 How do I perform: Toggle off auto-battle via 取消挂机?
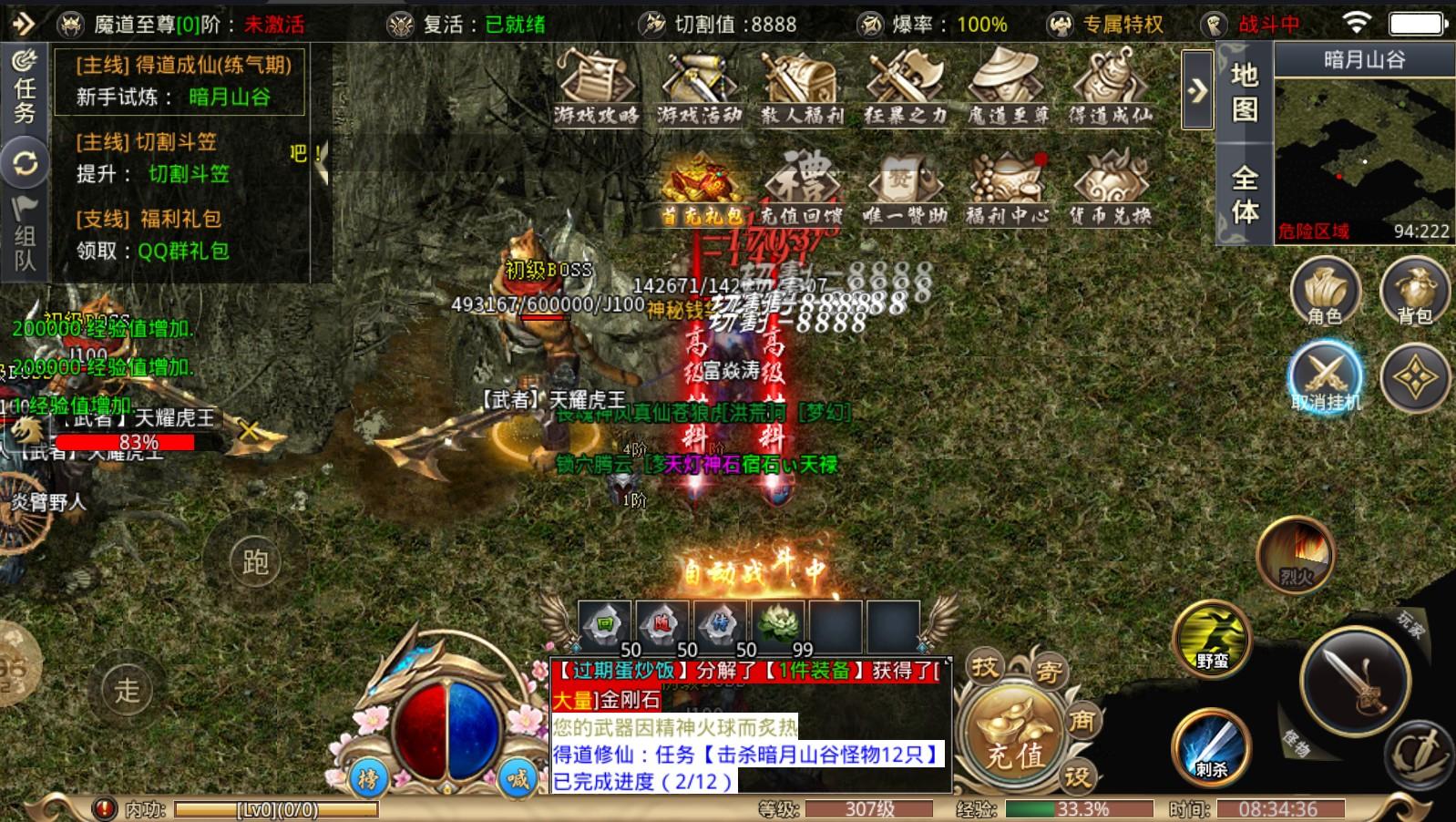coord(1325,374)
